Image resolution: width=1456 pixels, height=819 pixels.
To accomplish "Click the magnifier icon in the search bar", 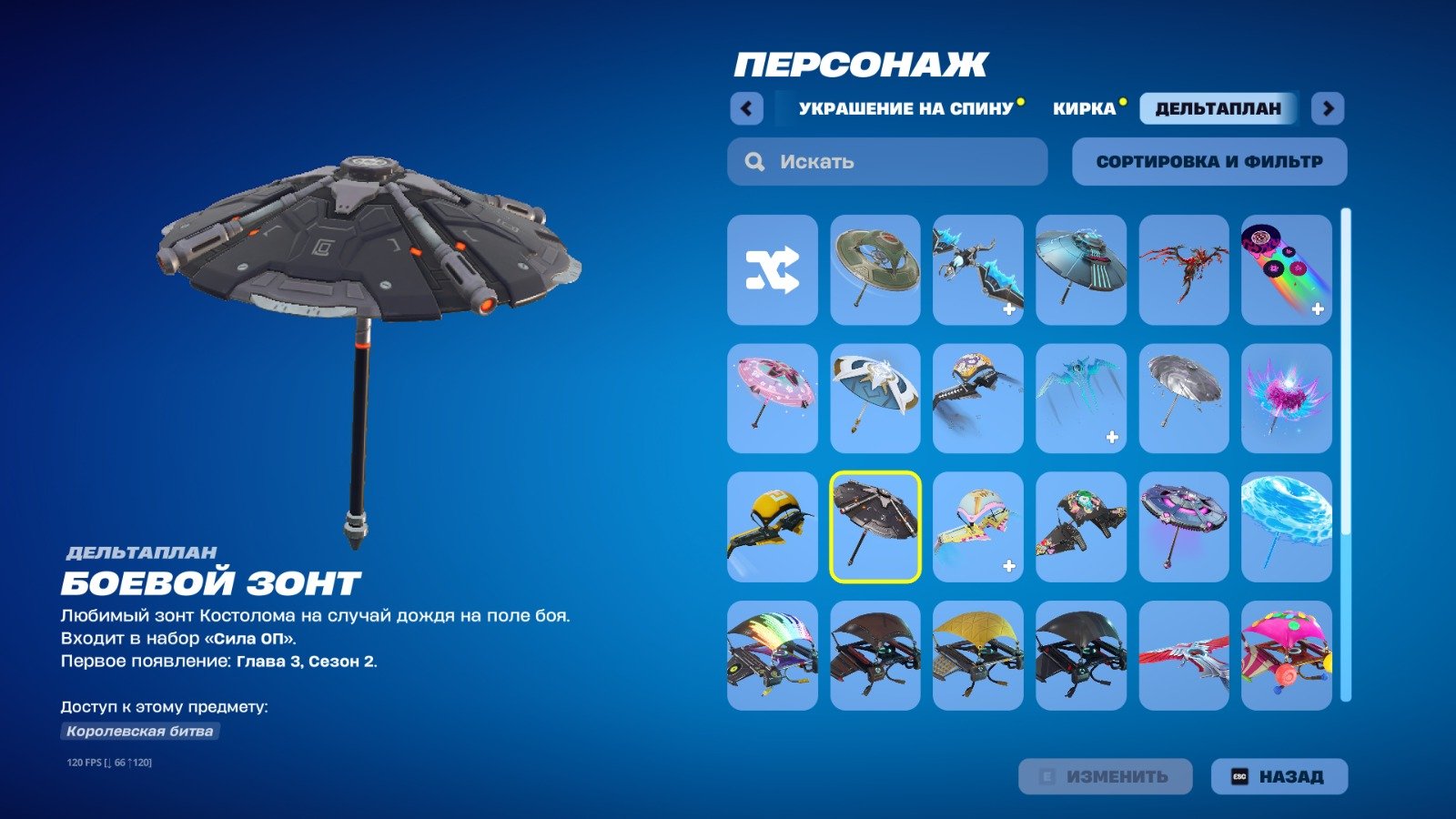I will coord(753,161).
